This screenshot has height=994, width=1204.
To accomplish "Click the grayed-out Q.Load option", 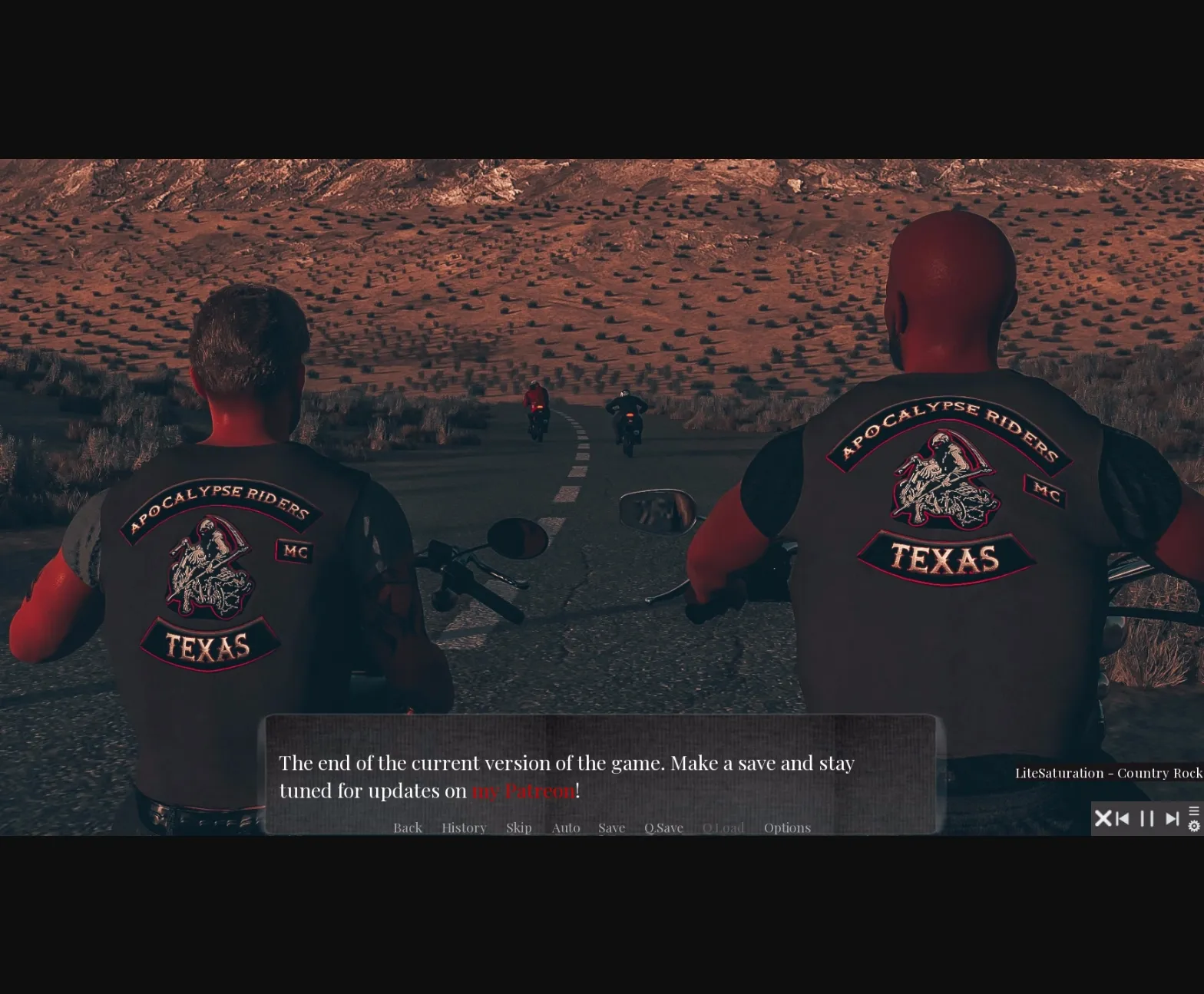I will pos(723,827).
